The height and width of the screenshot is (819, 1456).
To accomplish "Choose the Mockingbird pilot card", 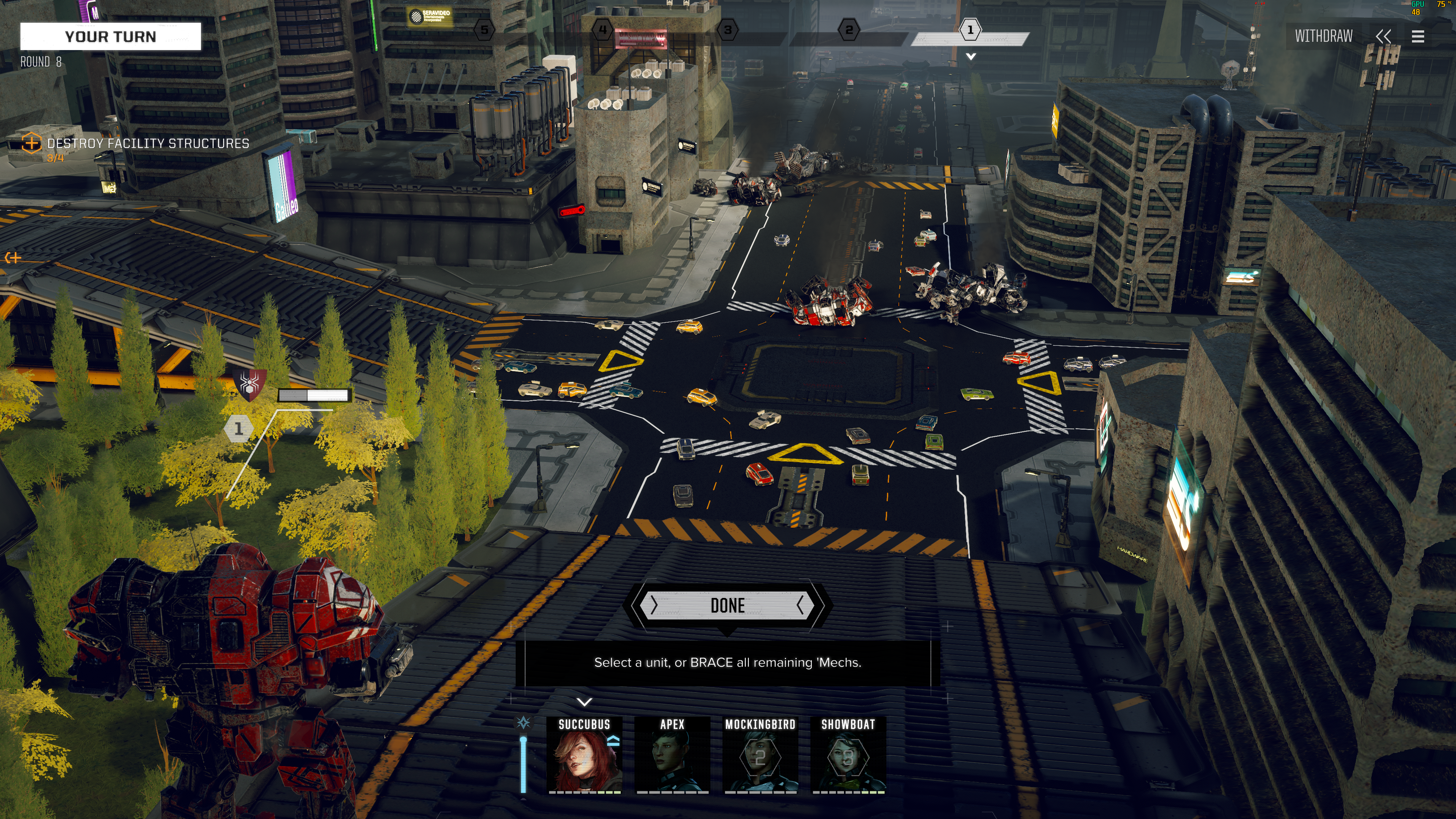I will (x=760, y=754).
